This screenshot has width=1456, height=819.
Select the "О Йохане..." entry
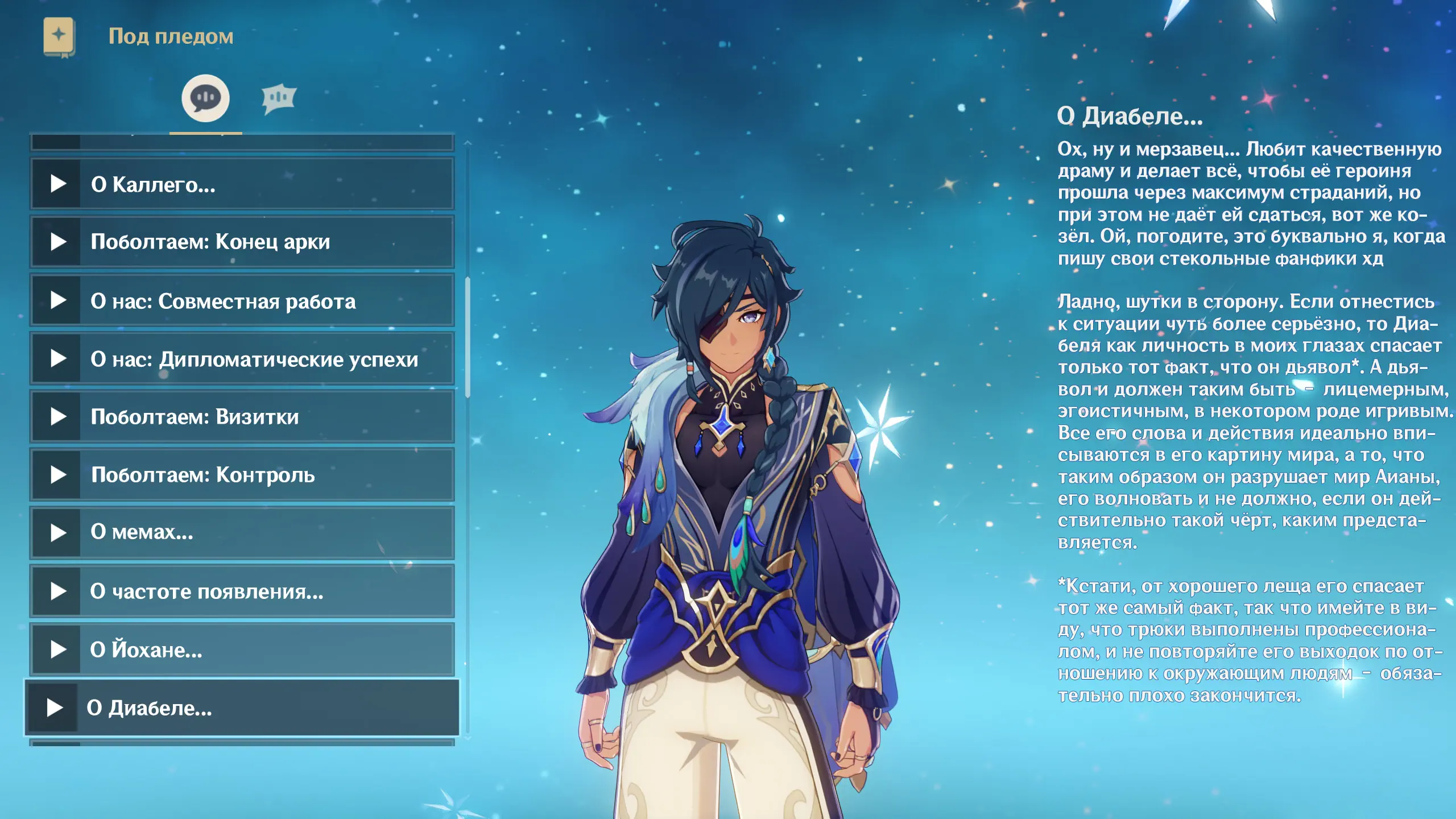click(x=242, y=649)
